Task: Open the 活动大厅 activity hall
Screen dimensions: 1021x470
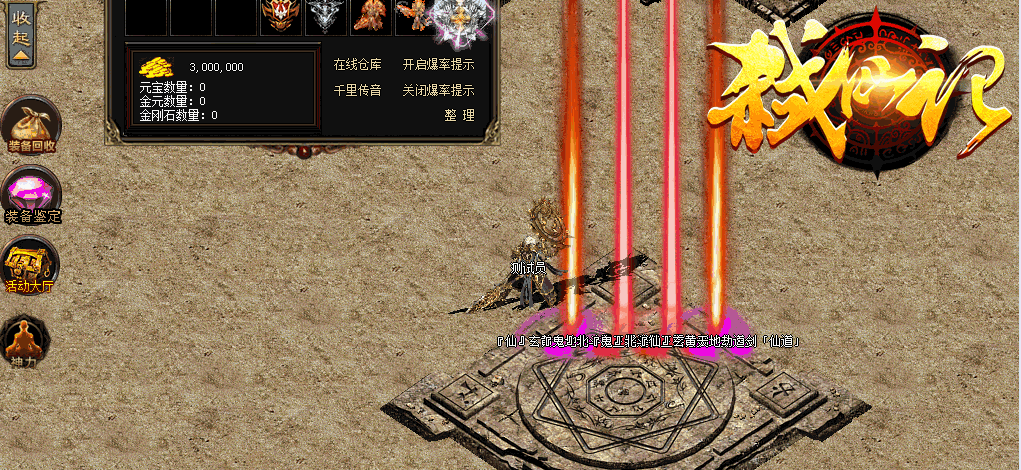Action: (x=29, y=264)
